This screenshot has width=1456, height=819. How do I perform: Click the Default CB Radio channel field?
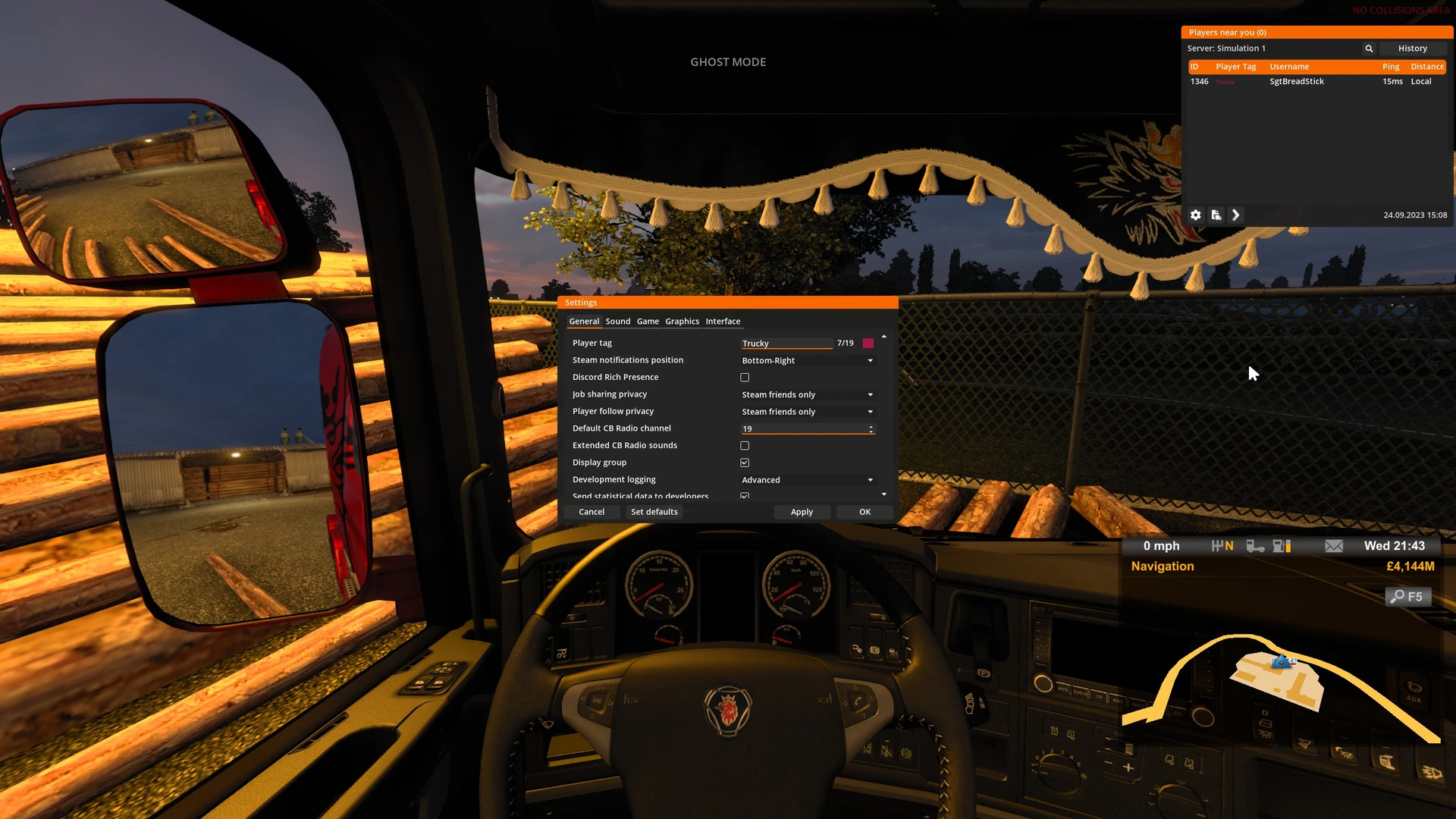coord(804,429)
